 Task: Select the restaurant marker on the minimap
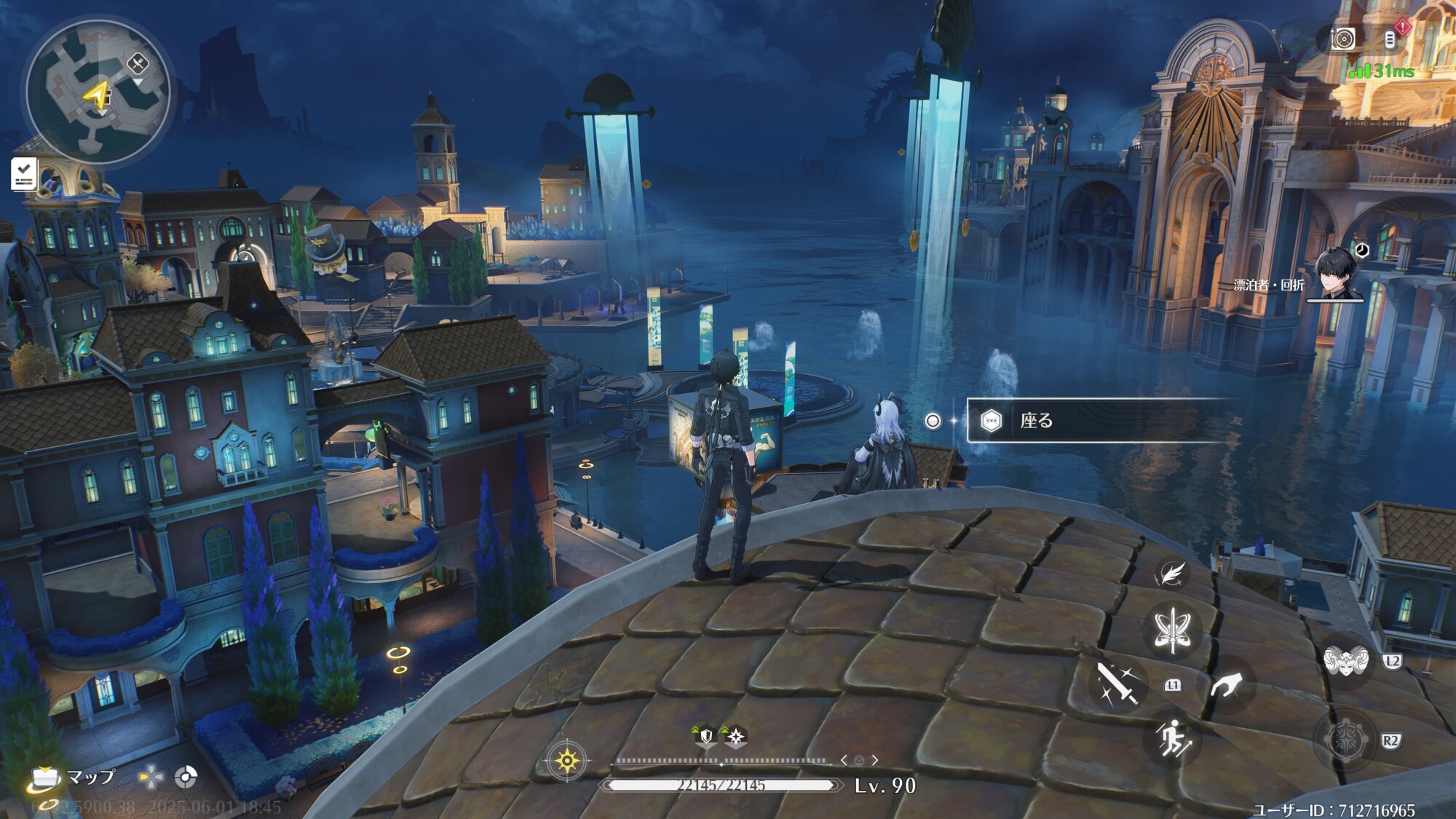[x=137, y=64]
